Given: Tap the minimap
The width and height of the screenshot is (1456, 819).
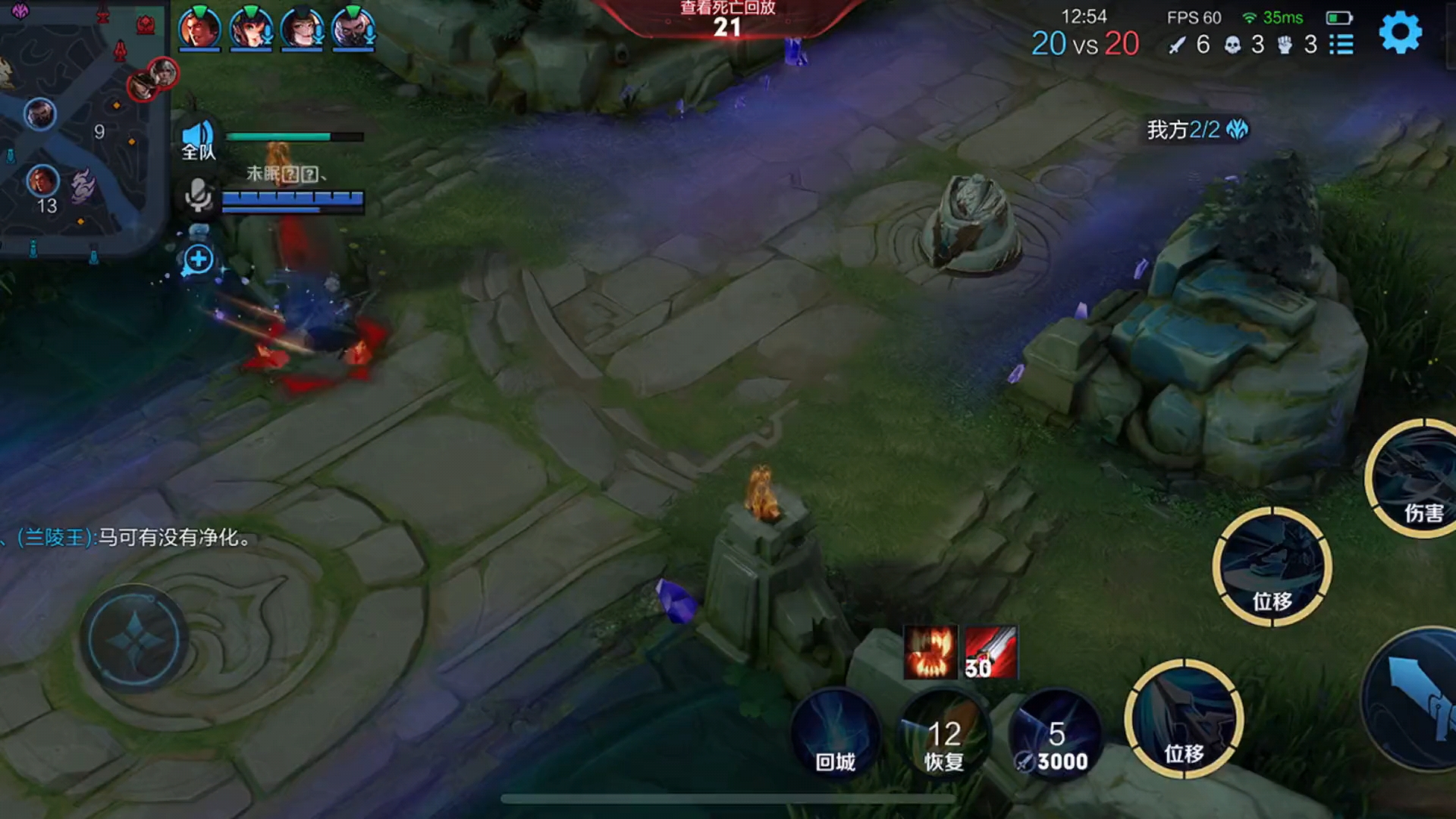Looking at the screenshot, I should 82,129.
